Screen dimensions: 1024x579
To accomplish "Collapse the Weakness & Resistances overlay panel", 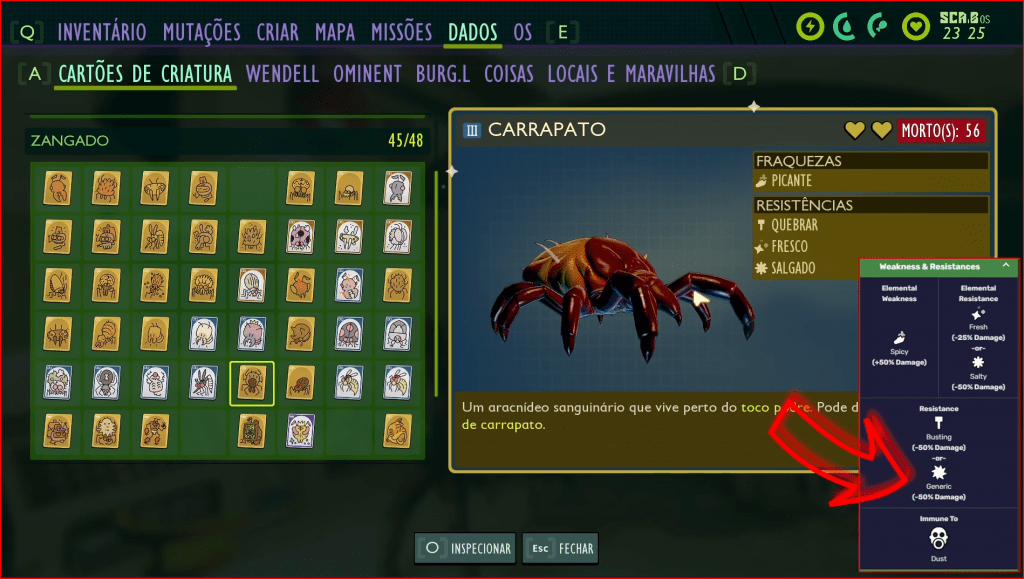I will (1004, 267).
